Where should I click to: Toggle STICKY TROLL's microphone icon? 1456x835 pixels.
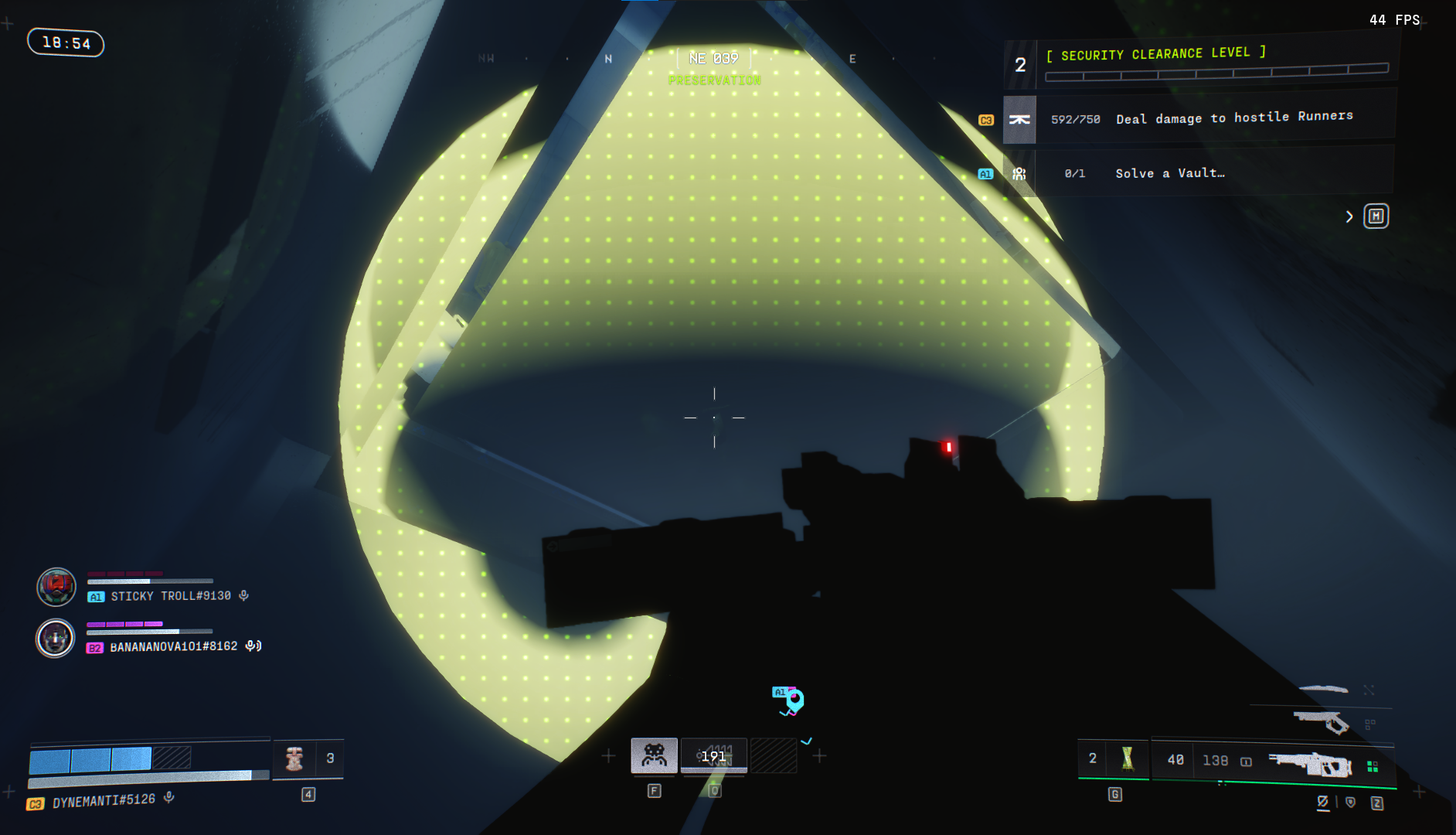pos(243,595)
